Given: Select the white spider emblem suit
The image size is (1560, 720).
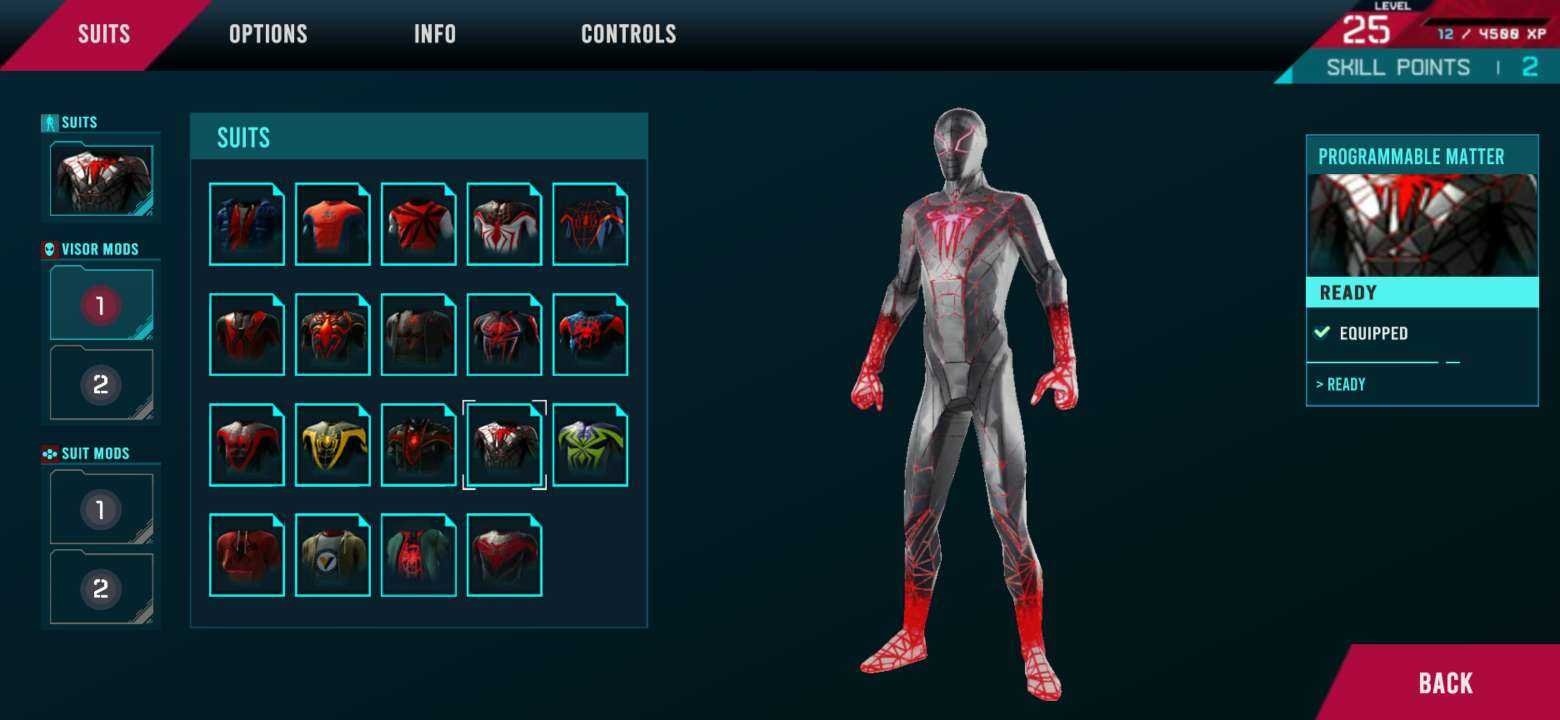Looking at the screenshot, I should pyautogui.click(x=504, y=224).
